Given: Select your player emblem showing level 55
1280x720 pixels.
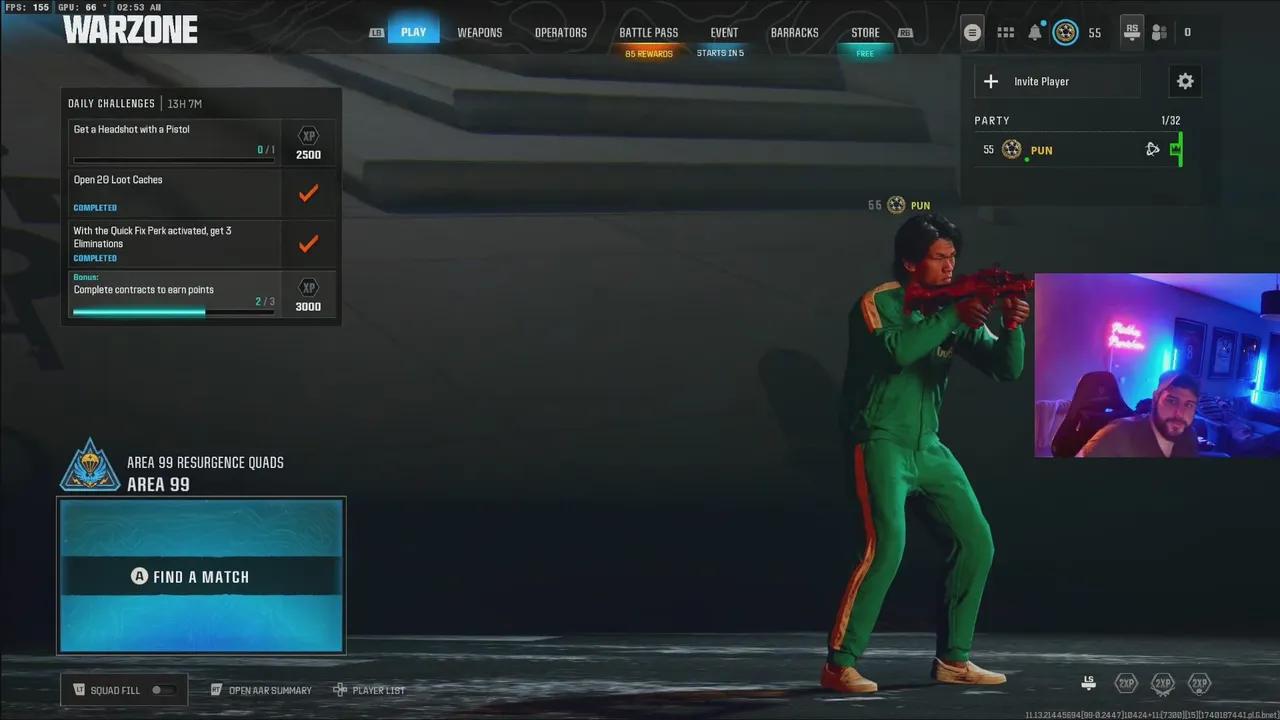Looking at the screenshot, I should (1066, 32).
